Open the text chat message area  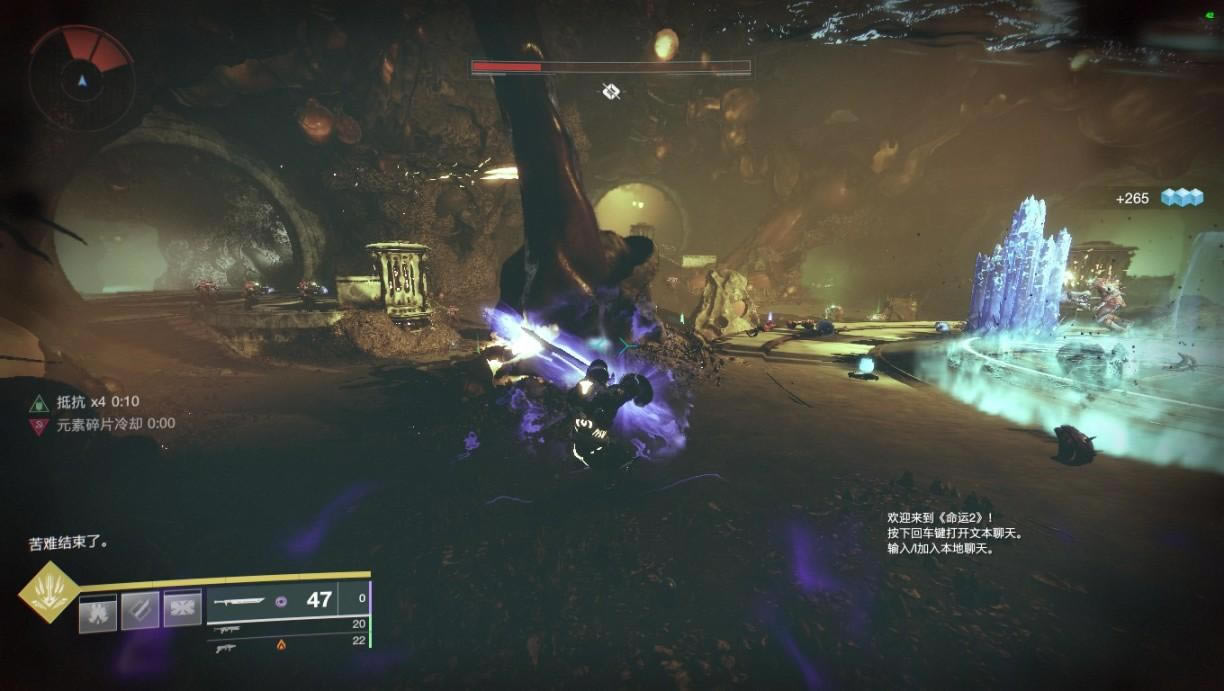[x=953, y=533]
